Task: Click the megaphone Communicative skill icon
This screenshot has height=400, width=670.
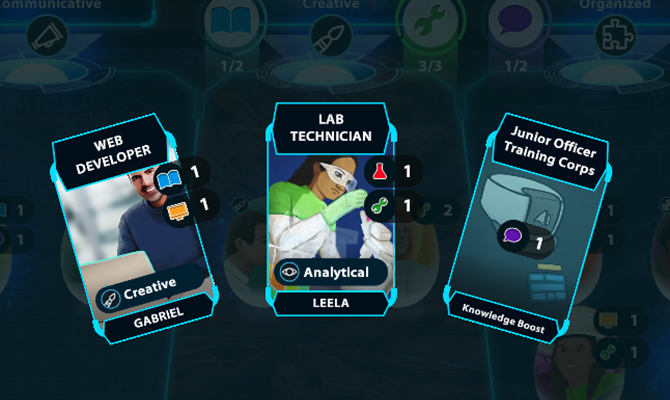Action: [x=46, y=36]
